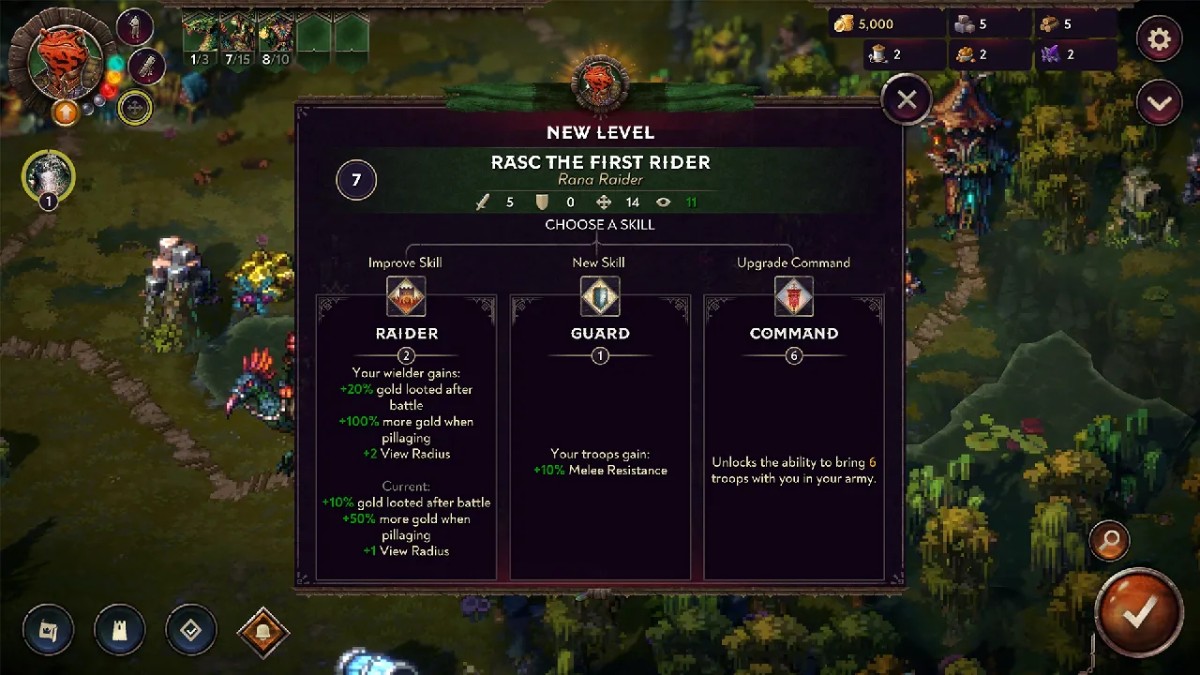Select the troop slot showing 8/10
The image size is (1200, 675).
pyautogui.click(x=276, y=38)
